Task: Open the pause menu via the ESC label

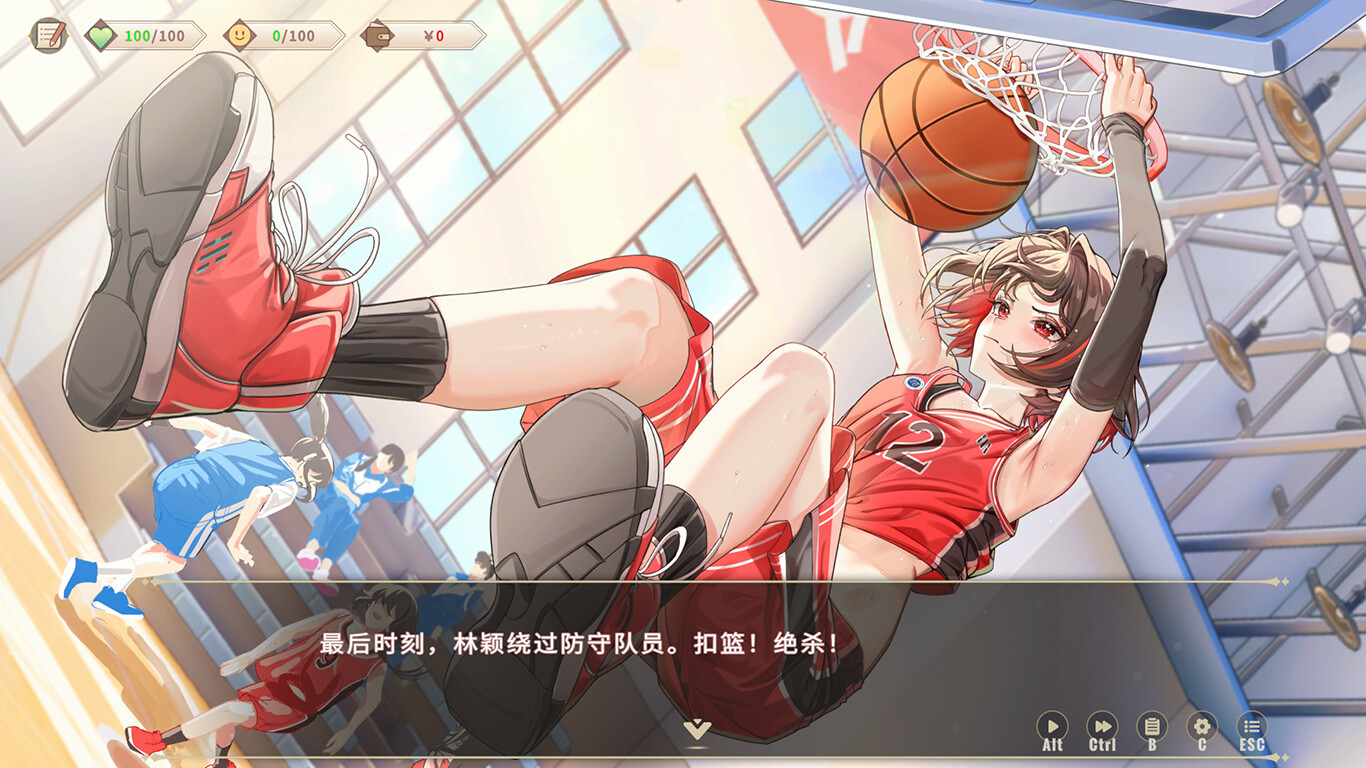Action: (1254, 744)
